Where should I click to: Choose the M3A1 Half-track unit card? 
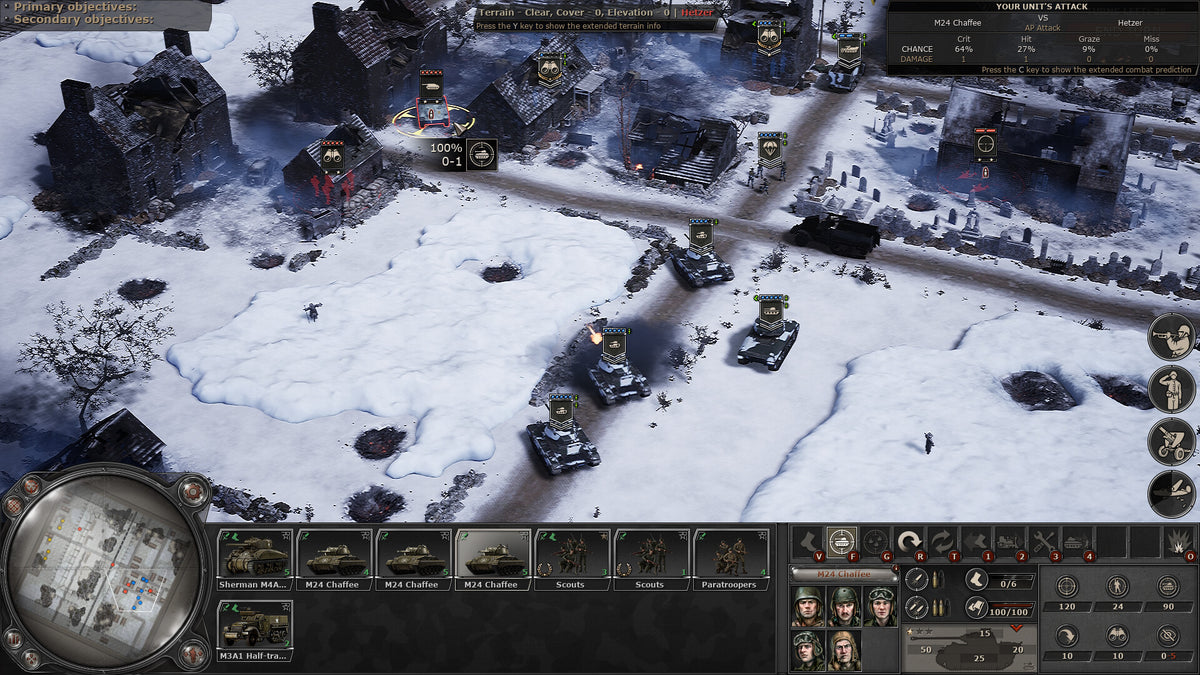[255, 631]
